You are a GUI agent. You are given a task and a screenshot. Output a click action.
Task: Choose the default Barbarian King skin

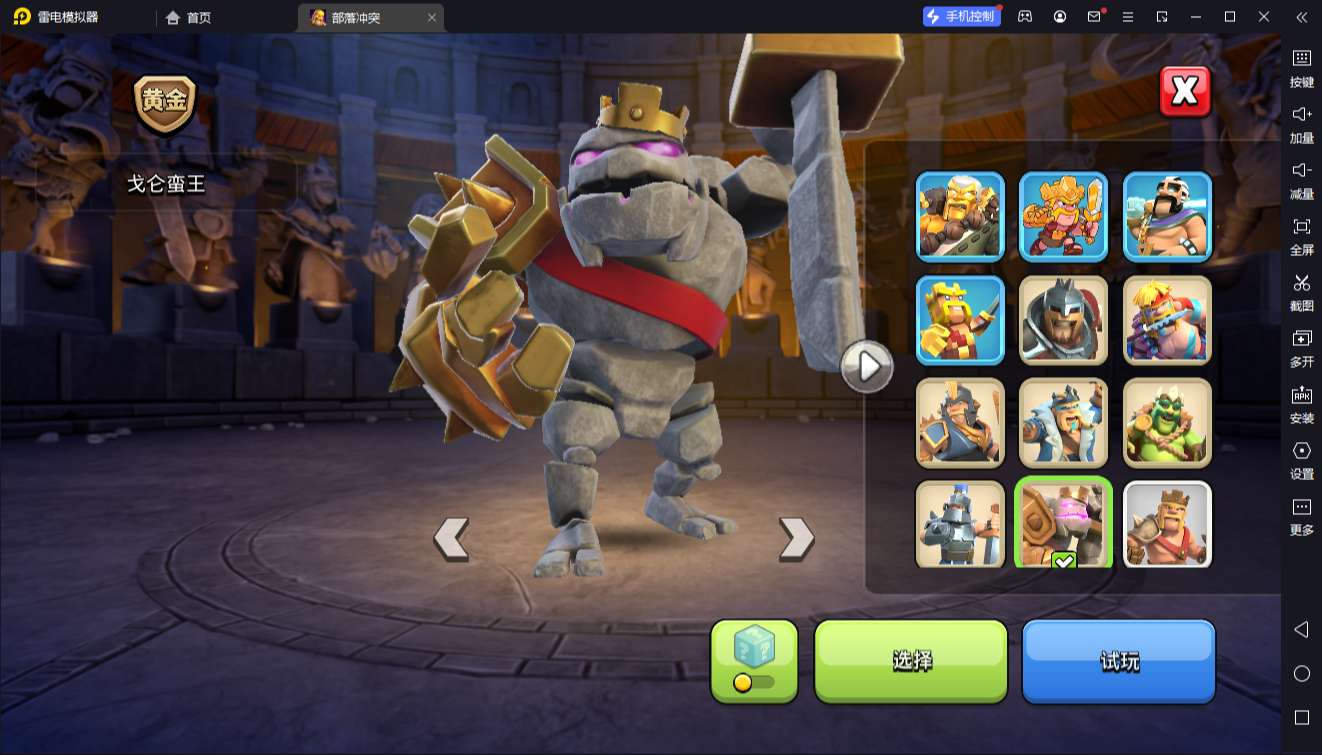pos(1167,524)
